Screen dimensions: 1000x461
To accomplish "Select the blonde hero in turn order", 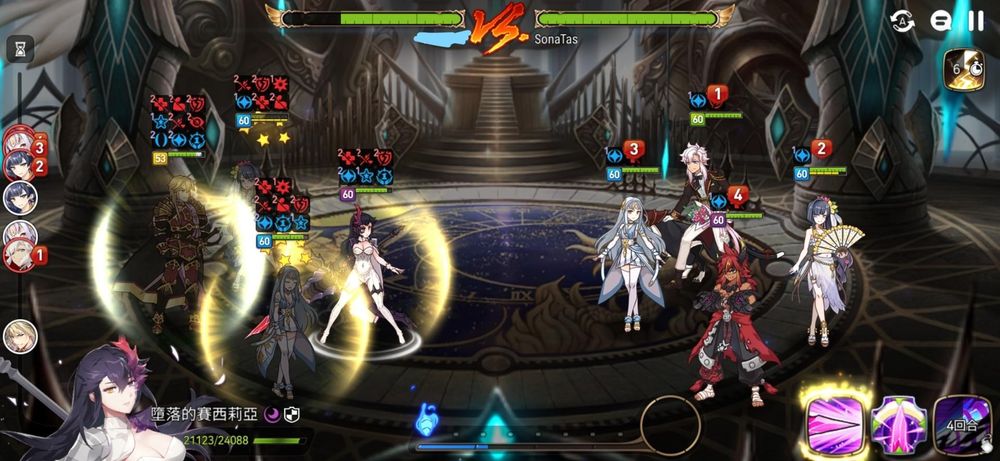I will [19, 336].
